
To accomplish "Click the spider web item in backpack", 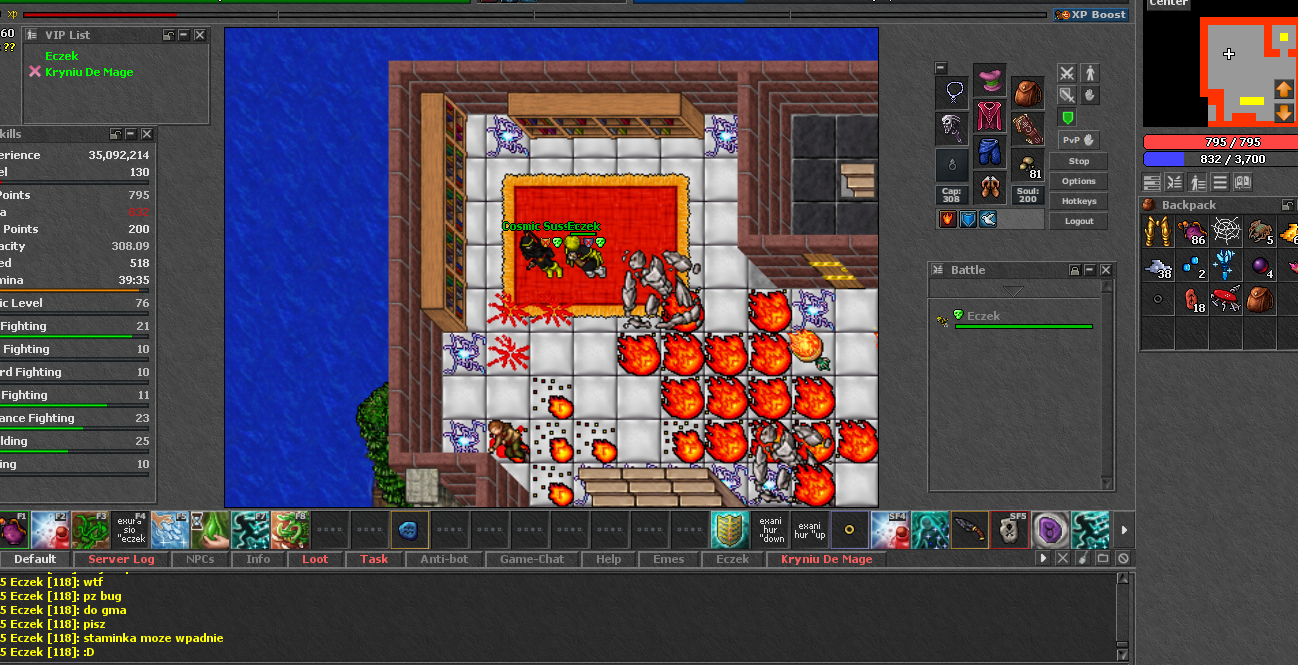I will pos(1226,234).
